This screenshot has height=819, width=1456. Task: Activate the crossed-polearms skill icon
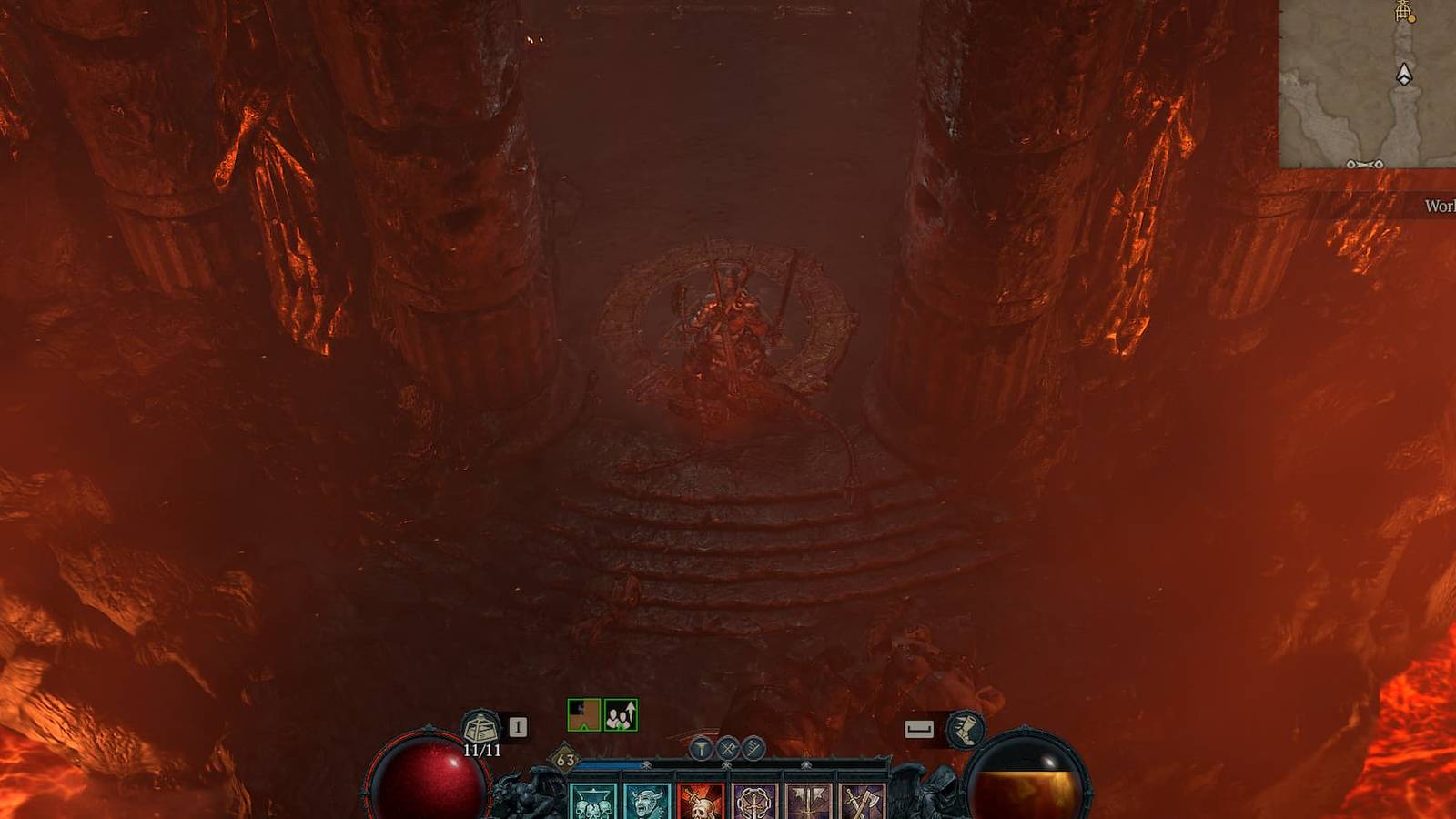click(x=810, y=801)
